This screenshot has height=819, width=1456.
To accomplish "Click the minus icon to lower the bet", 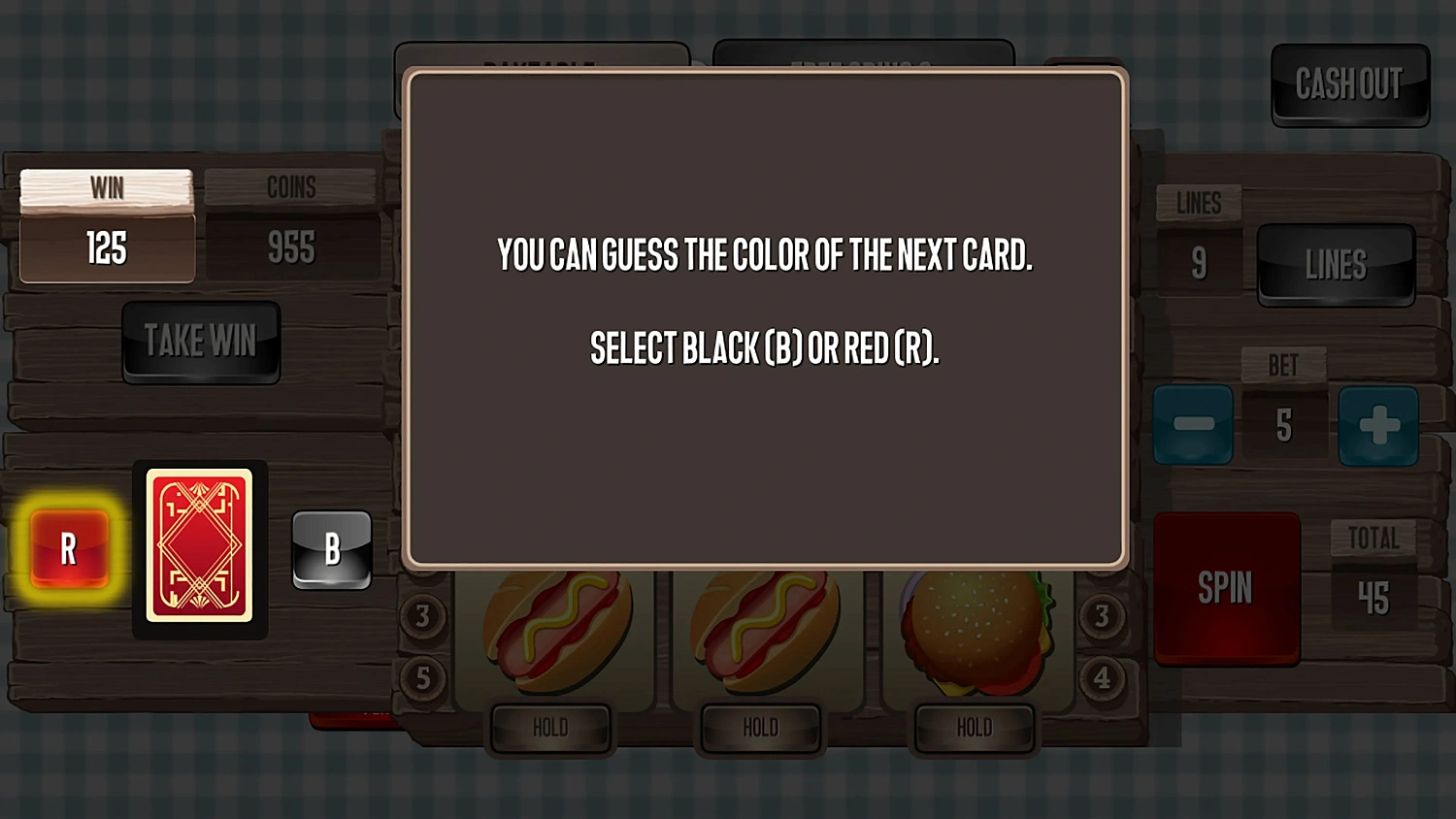I will (x=1193, y=424).
